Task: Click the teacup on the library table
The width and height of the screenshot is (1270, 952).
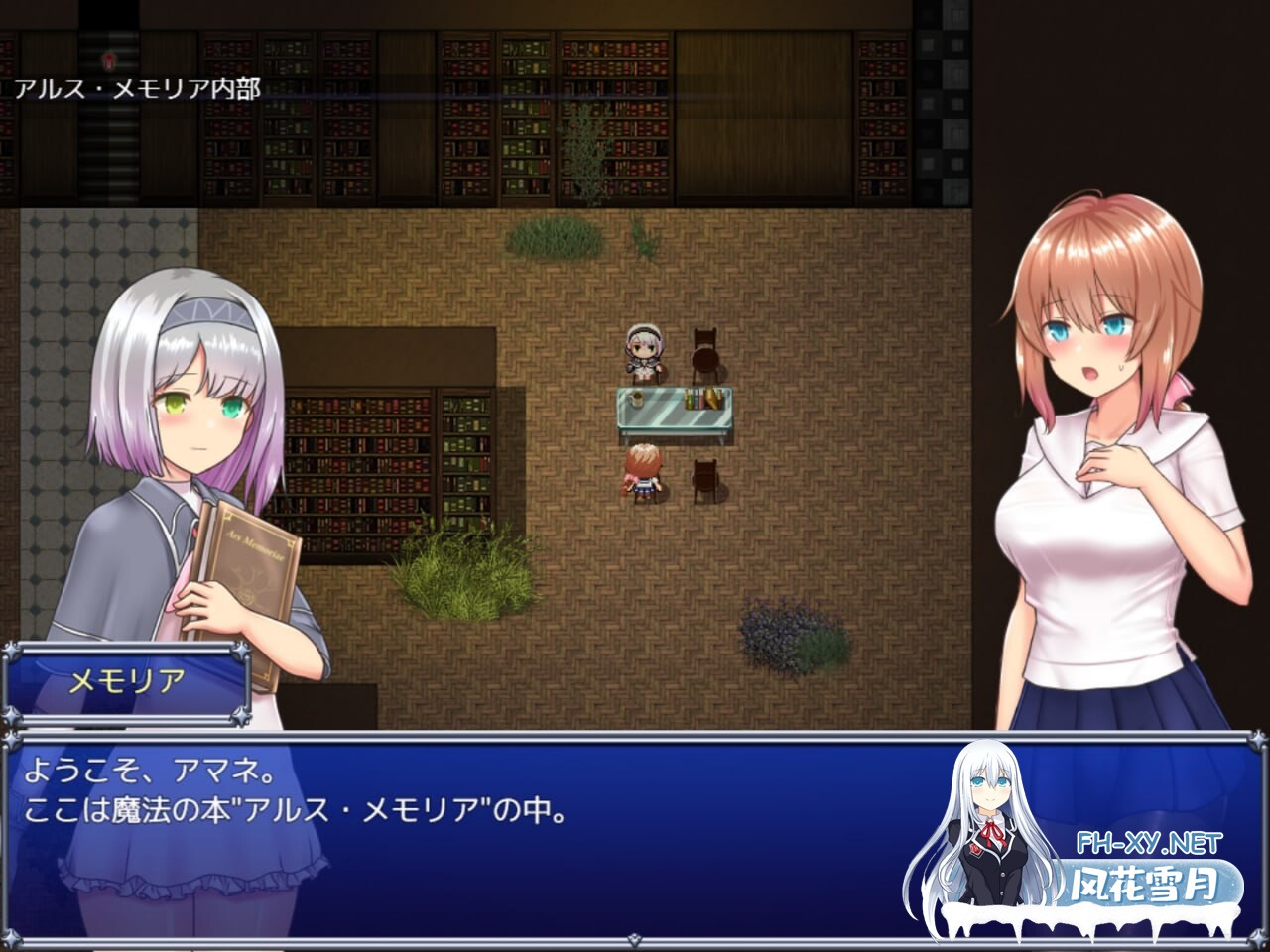Action: [636, 398]
